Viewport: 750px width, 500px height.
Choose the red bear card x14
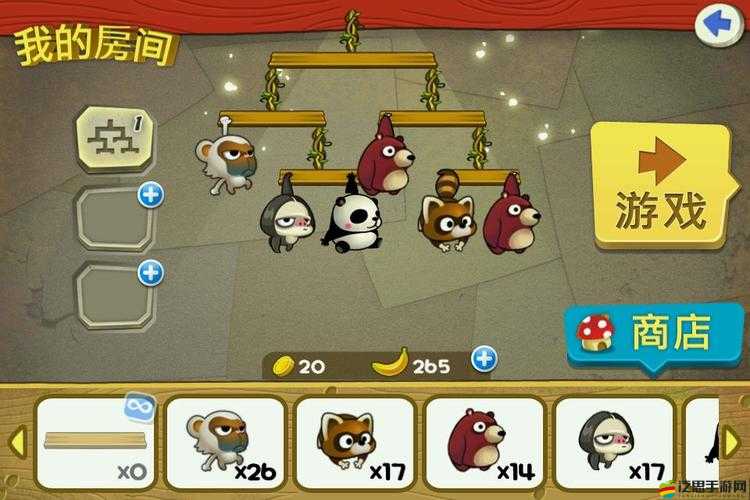click(x=484, y=442)
